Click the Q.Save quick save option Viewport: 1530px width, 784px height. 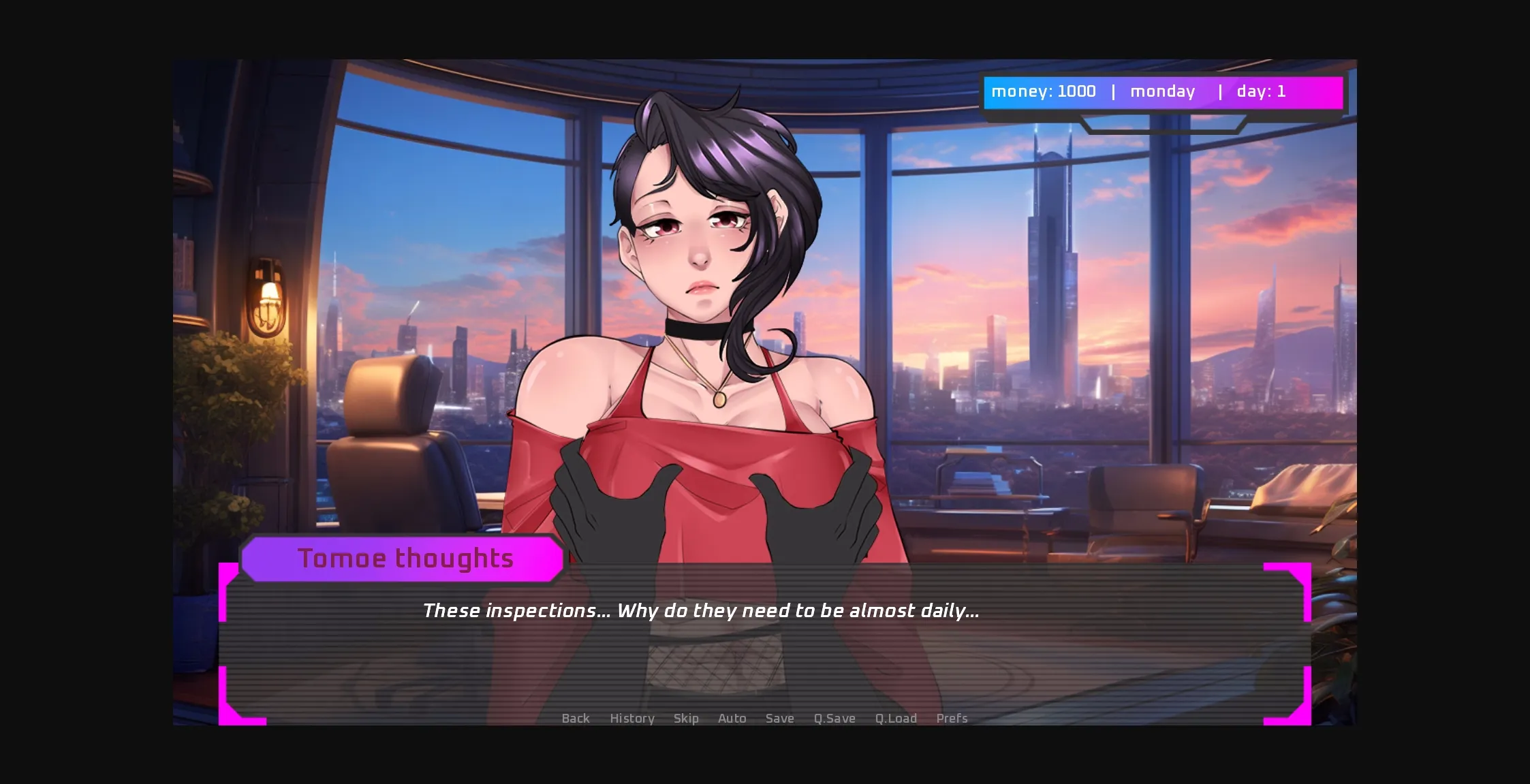pos(834,719)
